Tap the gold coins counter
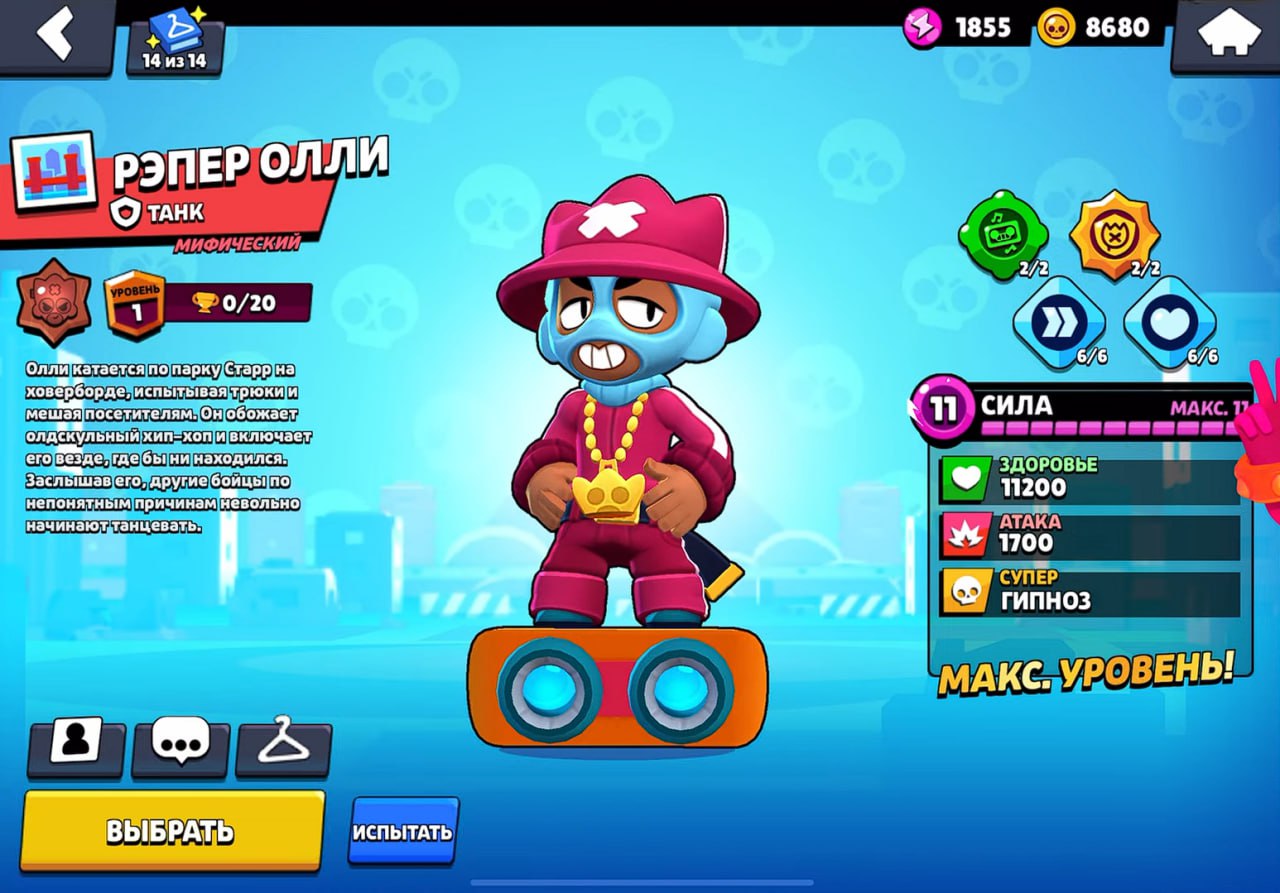The image size is (1280, 893). click(1099, 27)
